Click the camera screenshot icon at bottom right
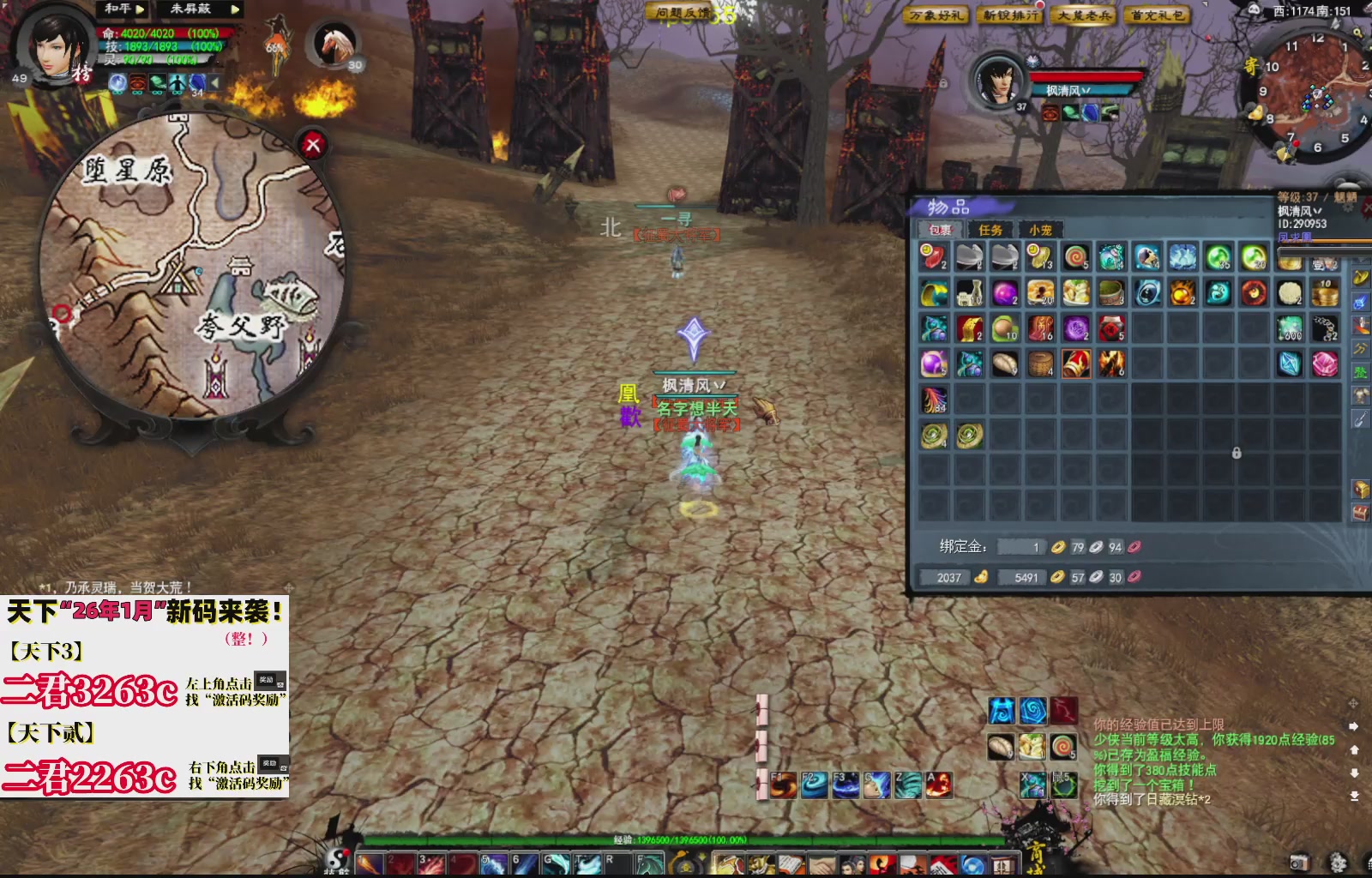 pyautogui.click(x=1299, y=862)
